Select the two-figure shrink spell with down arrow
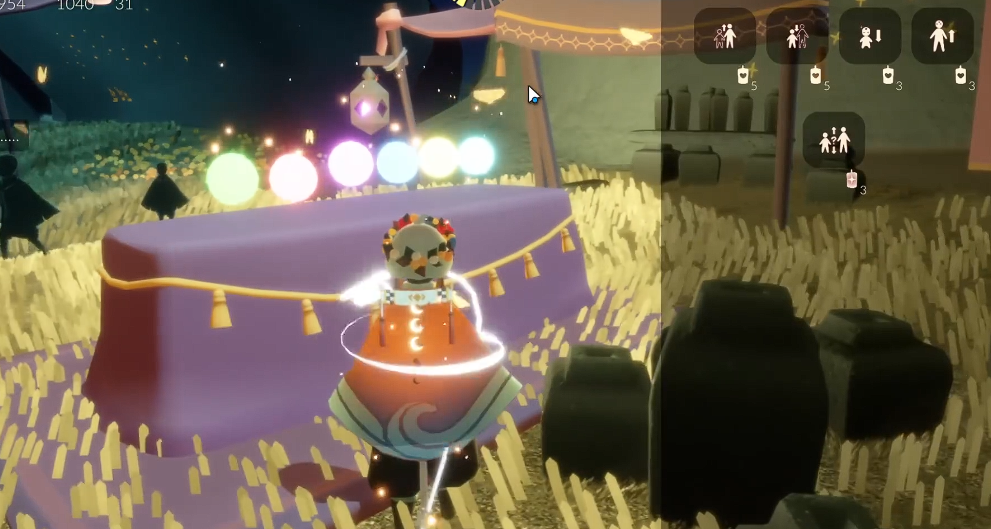Viewport: 991px width, 529px height. [x=797, y=37]
